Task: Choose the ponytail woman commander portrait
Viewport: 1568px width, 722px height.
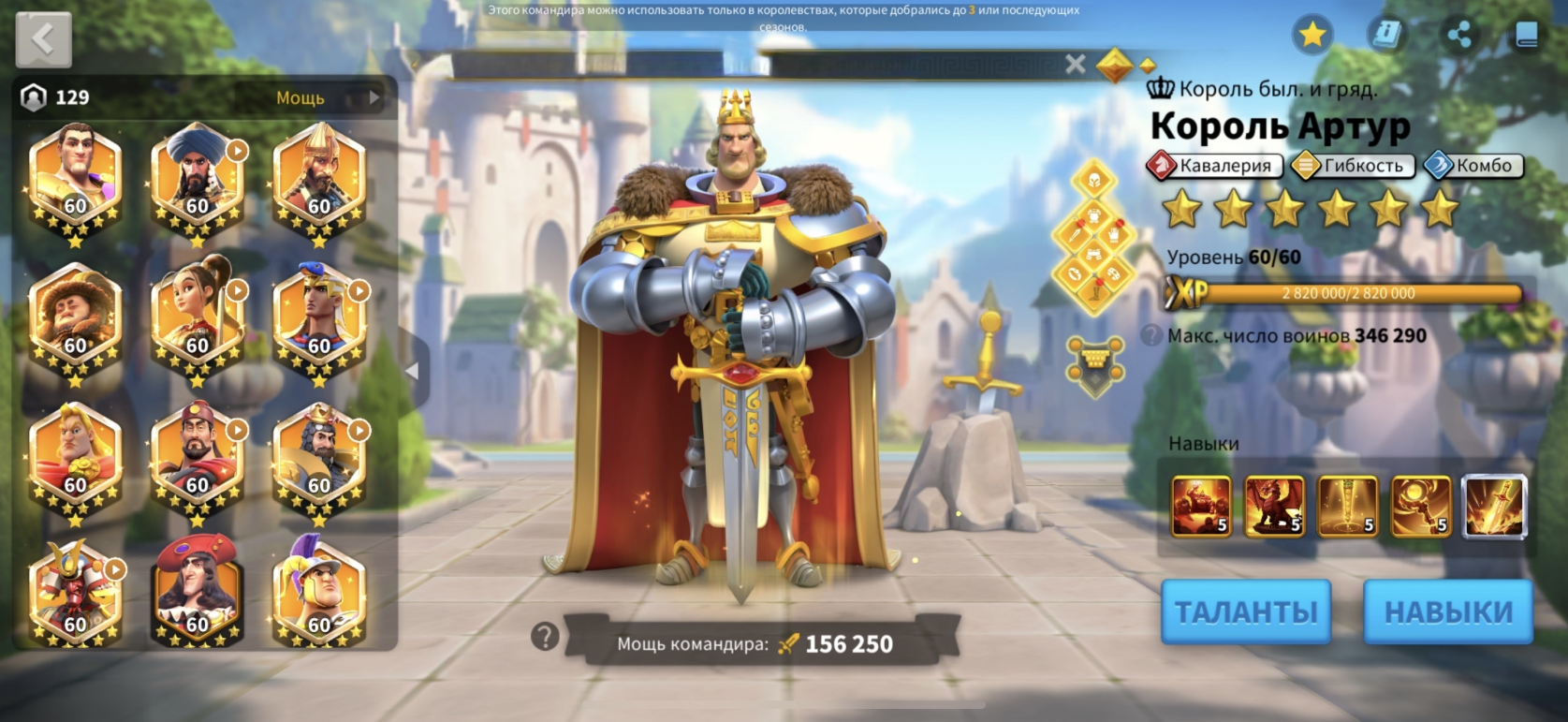Action: (197, 318)
